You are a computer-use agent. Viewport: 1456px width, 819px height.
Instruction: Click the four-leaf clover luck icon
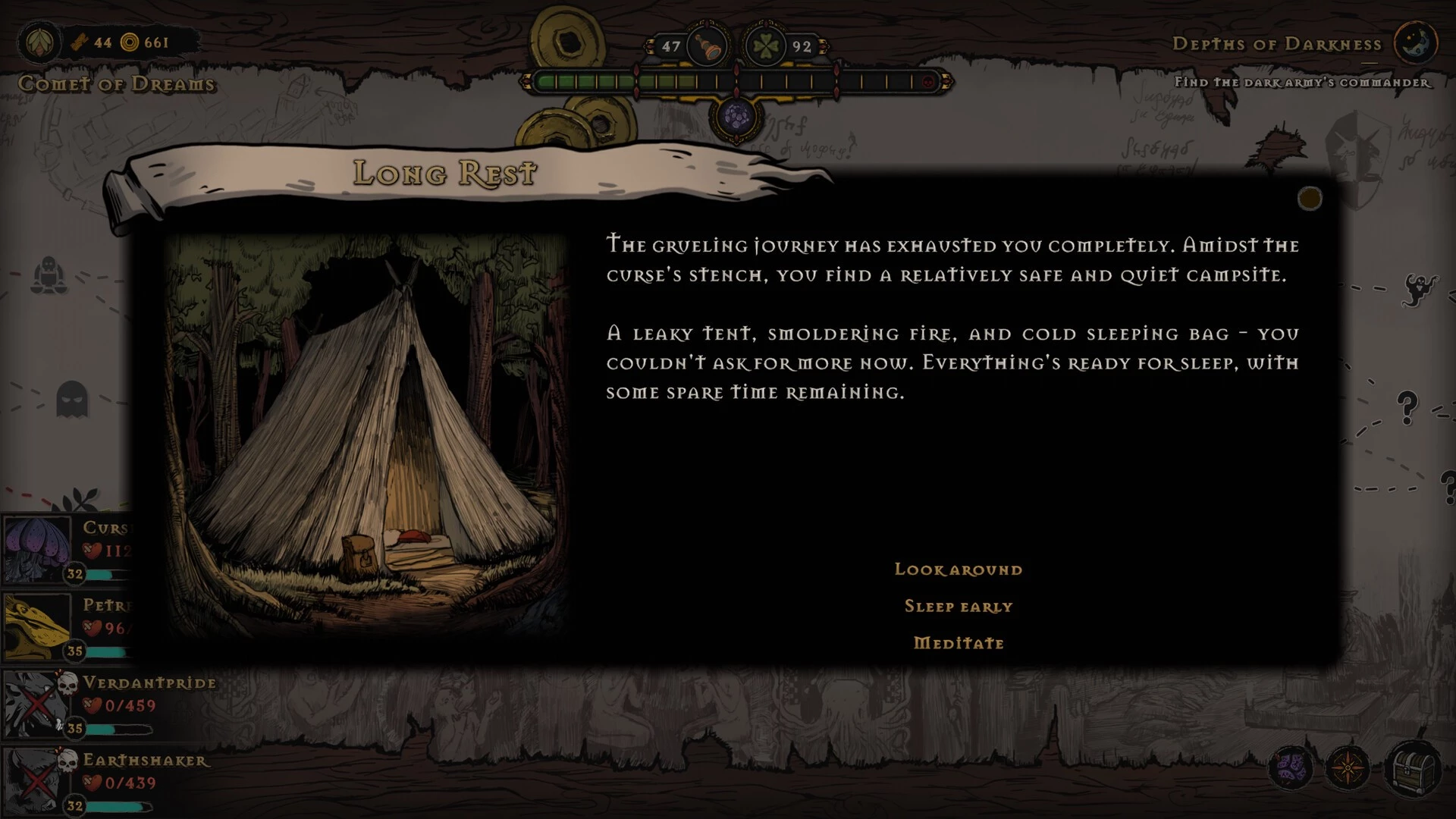point(766,46)
